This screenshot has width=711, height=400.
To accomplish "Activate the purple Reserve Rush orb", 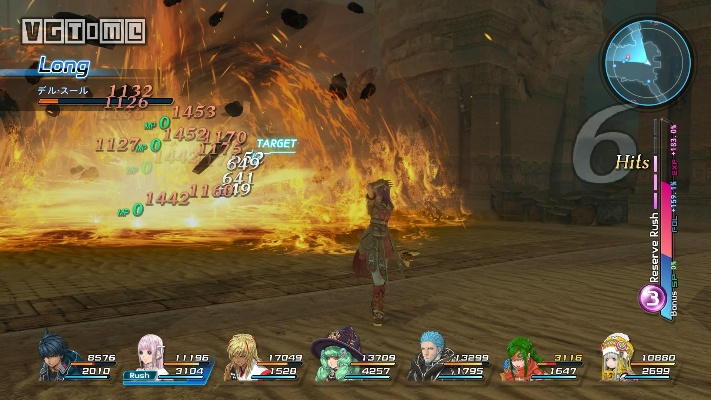I will 652,300.
